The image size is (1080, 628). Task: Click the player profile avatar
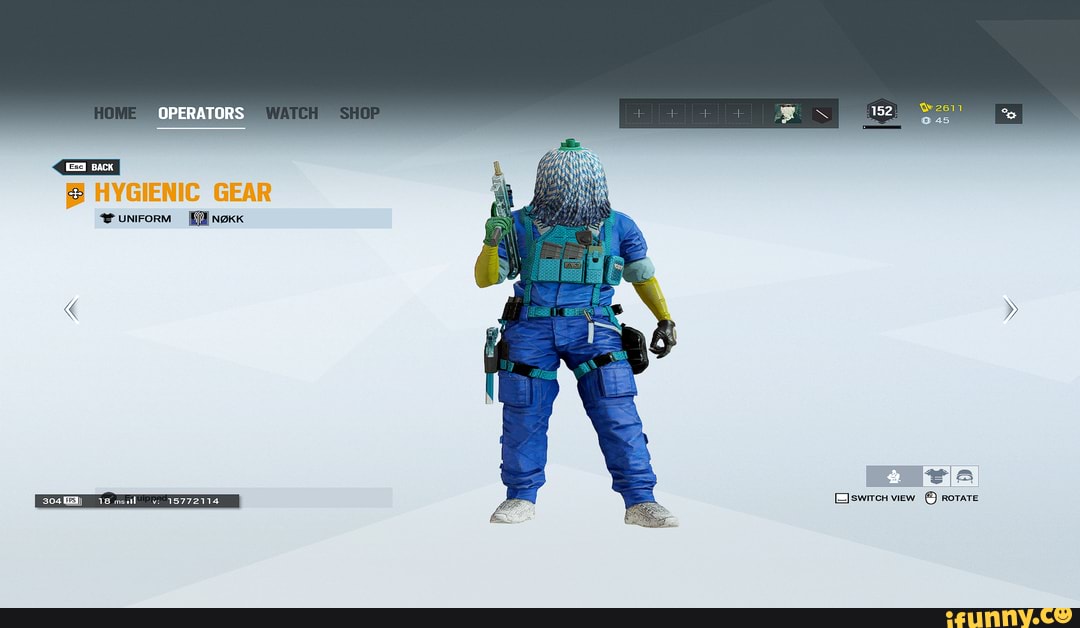coord(788,114)
